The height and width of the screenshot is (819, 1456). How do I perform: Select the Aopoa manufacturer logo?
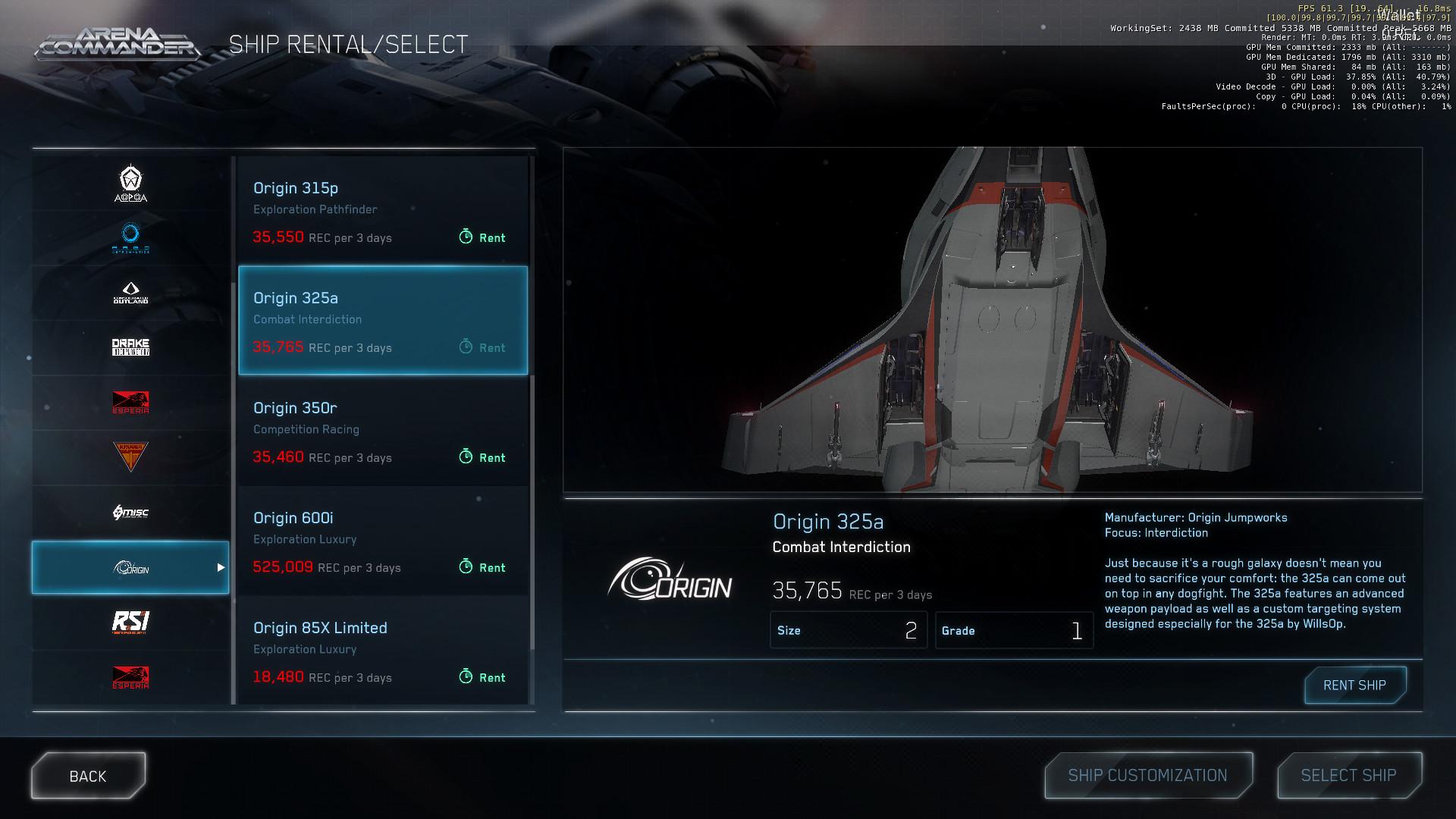coord(130,184)
